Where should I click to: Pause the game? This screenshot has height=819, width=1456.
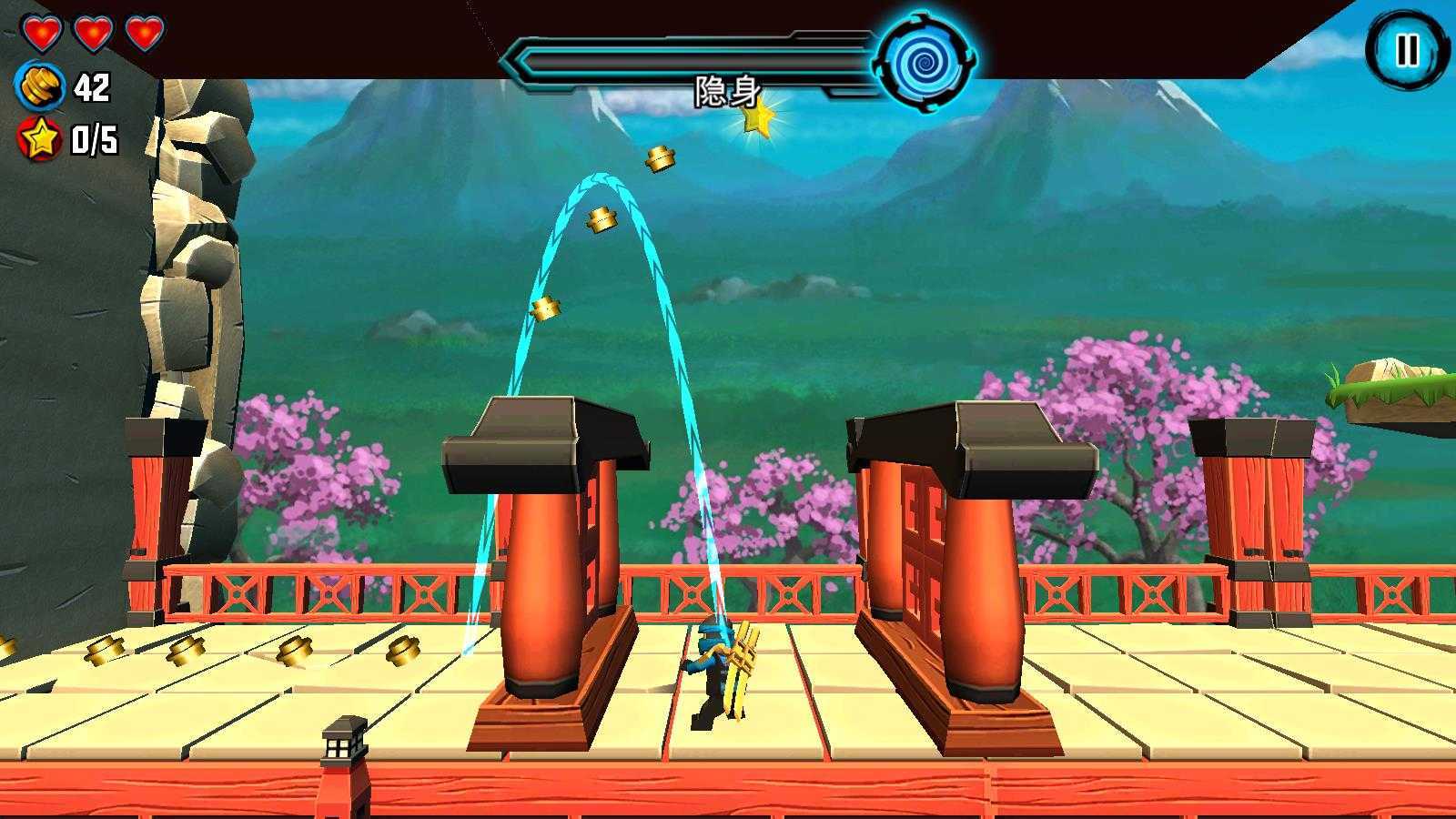(x=1406, y=50)
